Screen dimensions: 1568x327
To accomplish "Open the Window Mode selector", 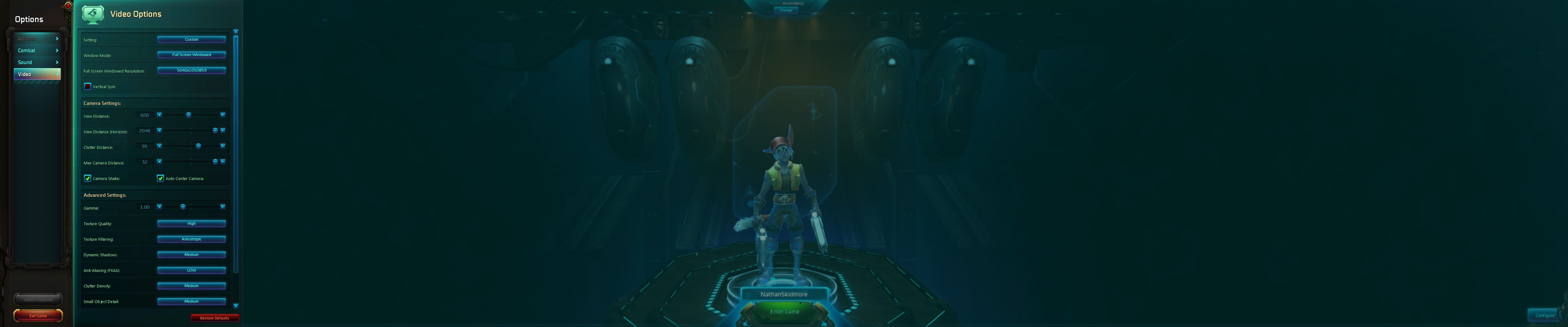I will click(191, 54).
